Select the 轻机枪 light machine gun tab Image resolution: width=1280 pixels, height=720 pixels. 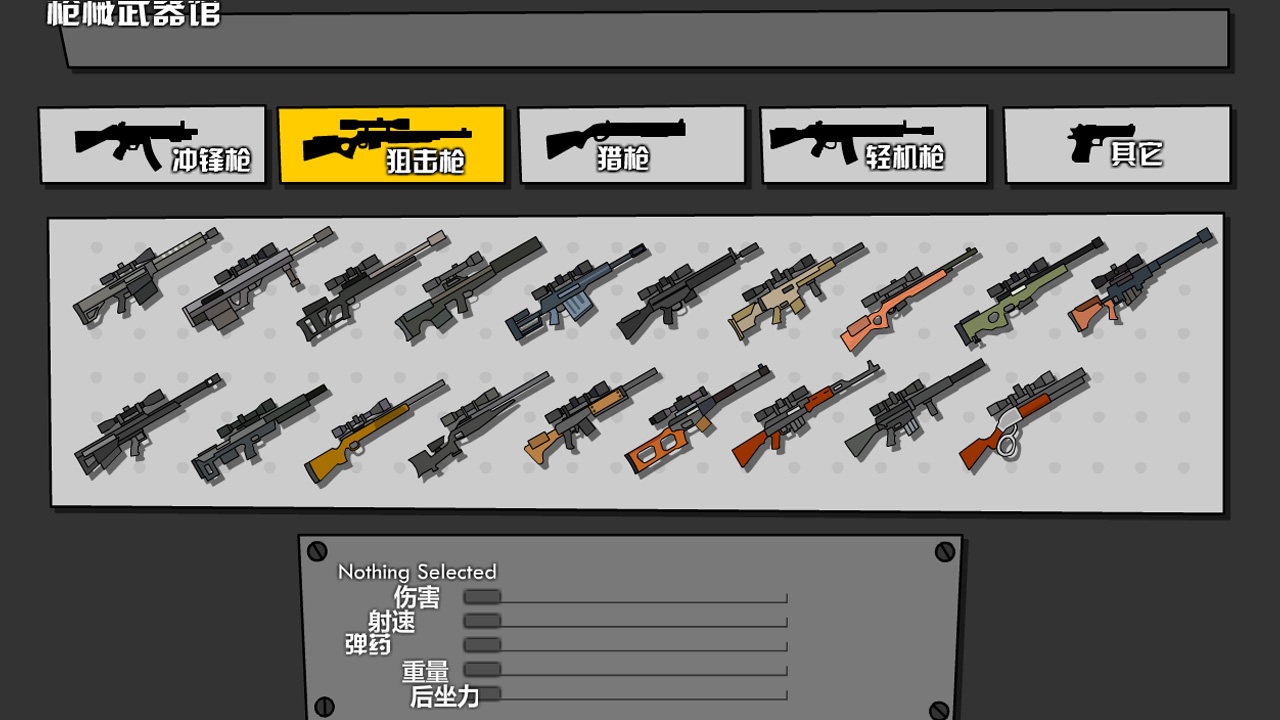click(x=874, y=144)
